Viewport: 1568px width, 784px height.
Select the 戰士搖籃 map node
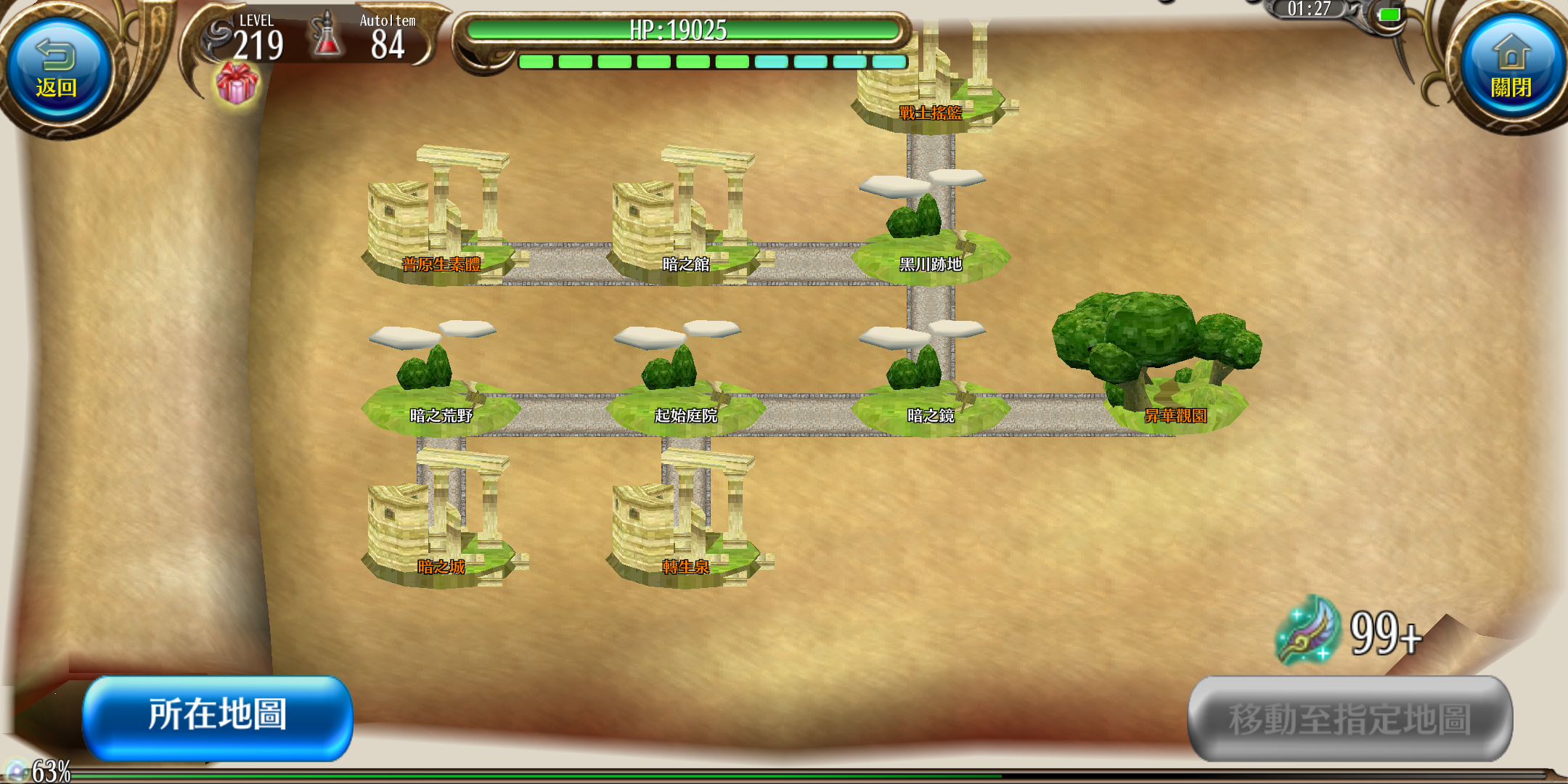click(x=931, y=94)
